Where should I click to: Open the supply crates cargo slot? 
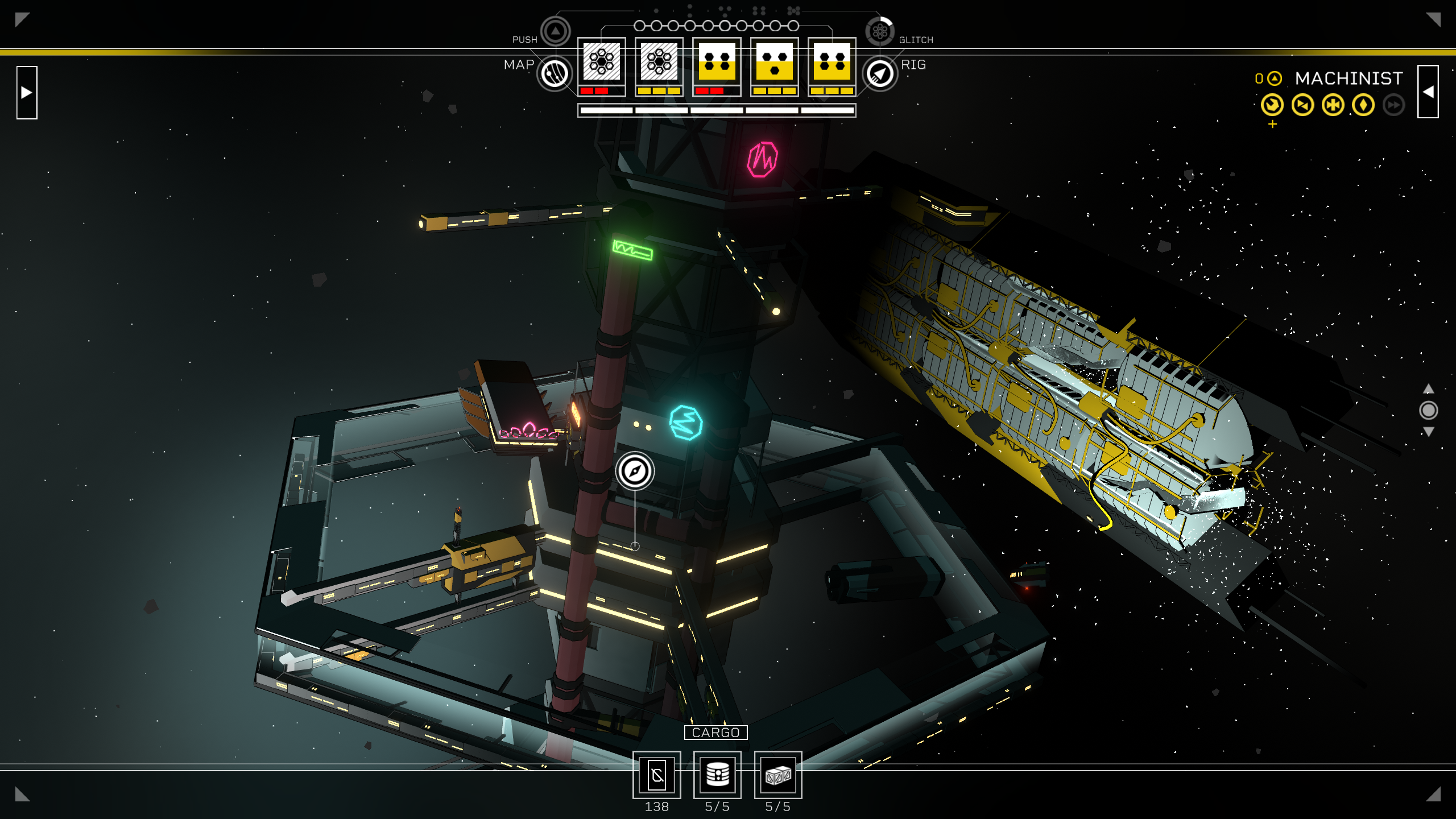coord(777,775)
